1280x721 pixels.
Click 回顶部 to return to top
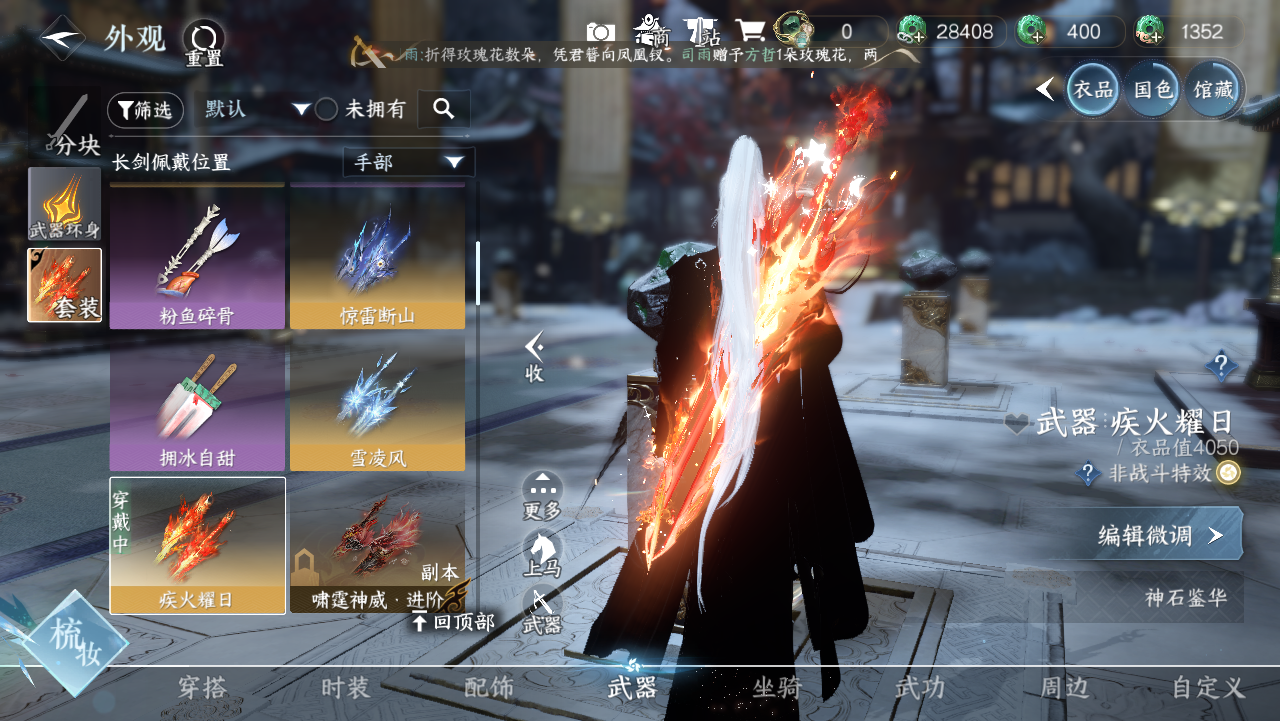point(455,622)
